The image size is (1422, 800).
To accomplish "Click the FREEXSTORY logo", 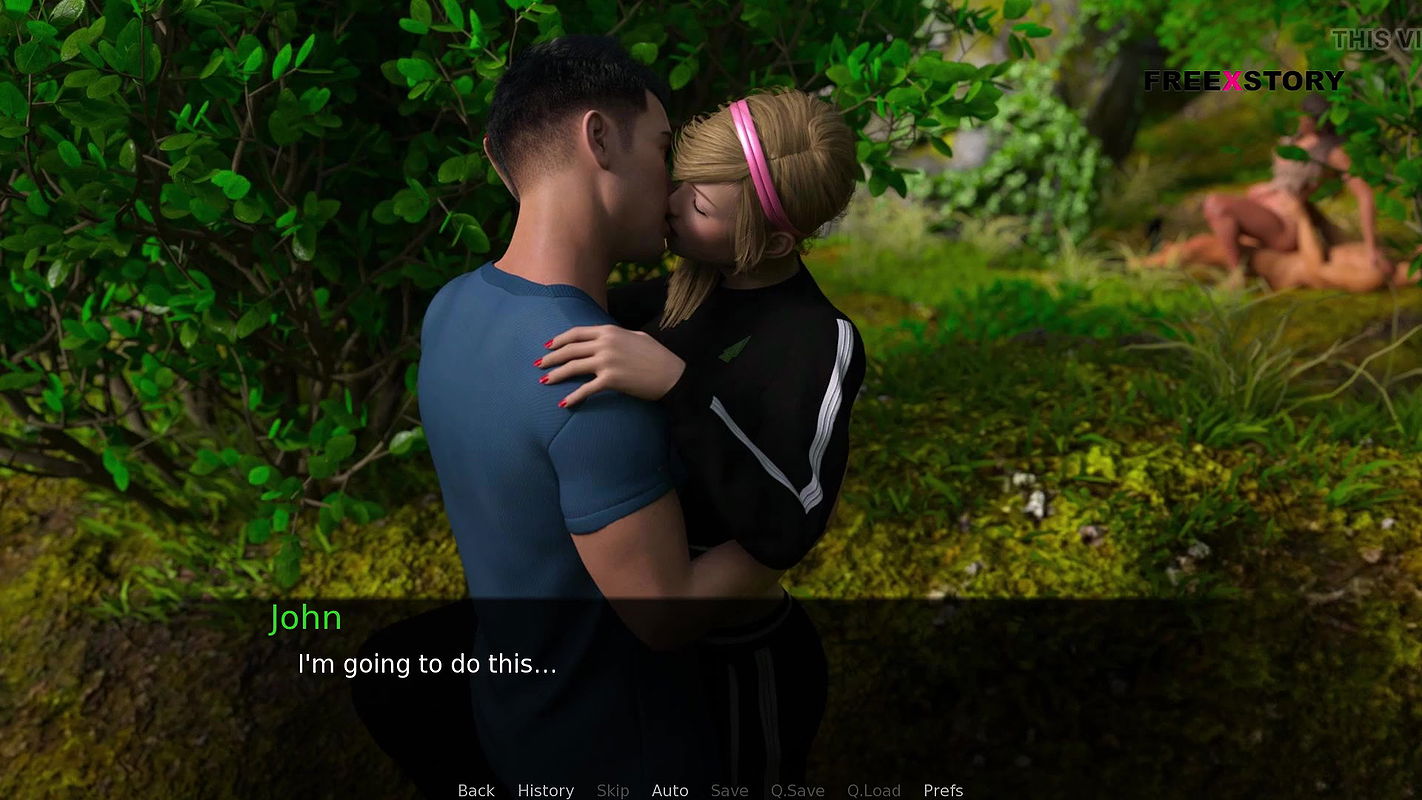I will (1244, 80).
